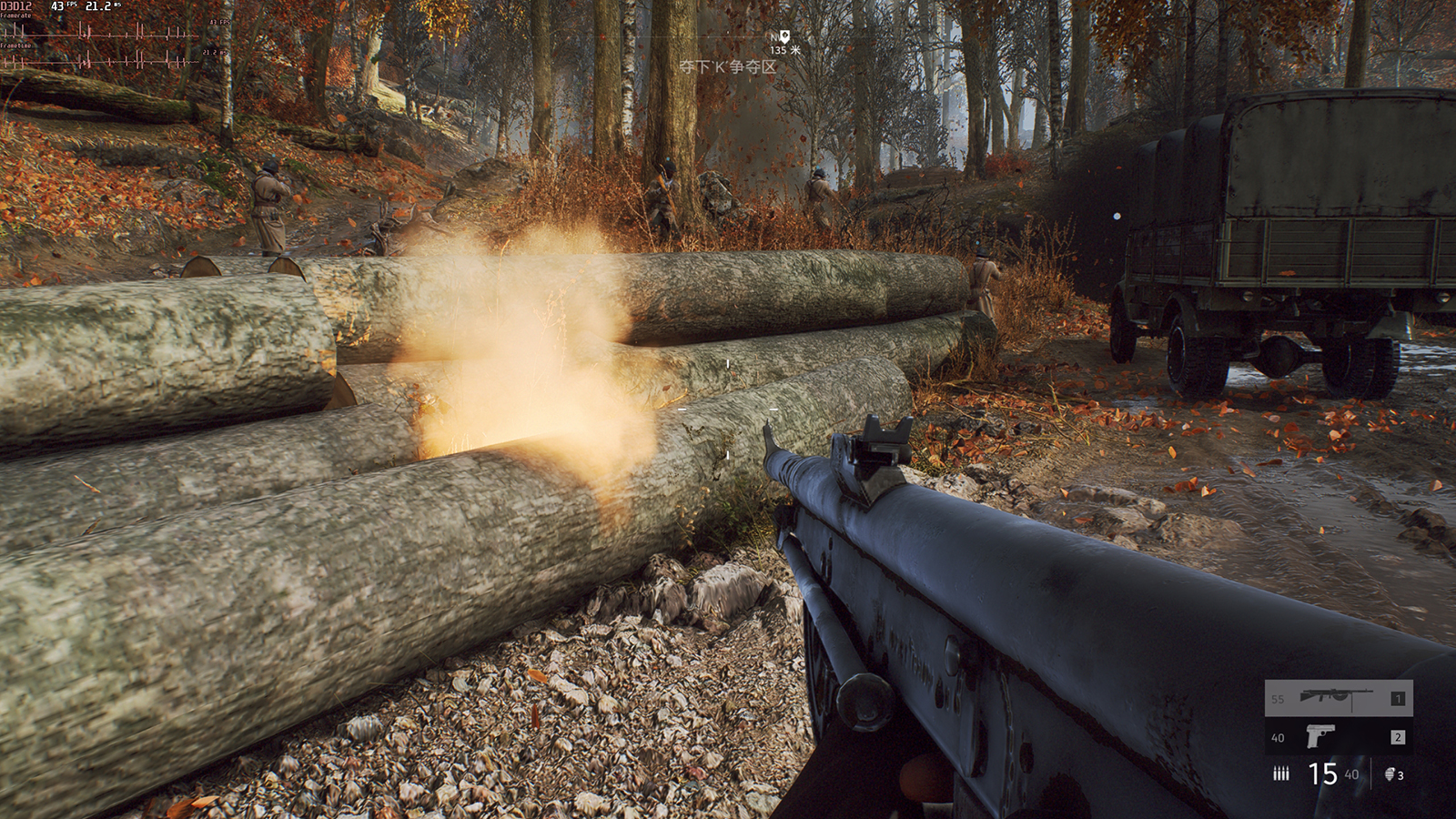The width and height of the screenshot is (1456, 819).
Task: Click the '夺下 K 争夺区' objective text
Action: [x=727, y=67]
